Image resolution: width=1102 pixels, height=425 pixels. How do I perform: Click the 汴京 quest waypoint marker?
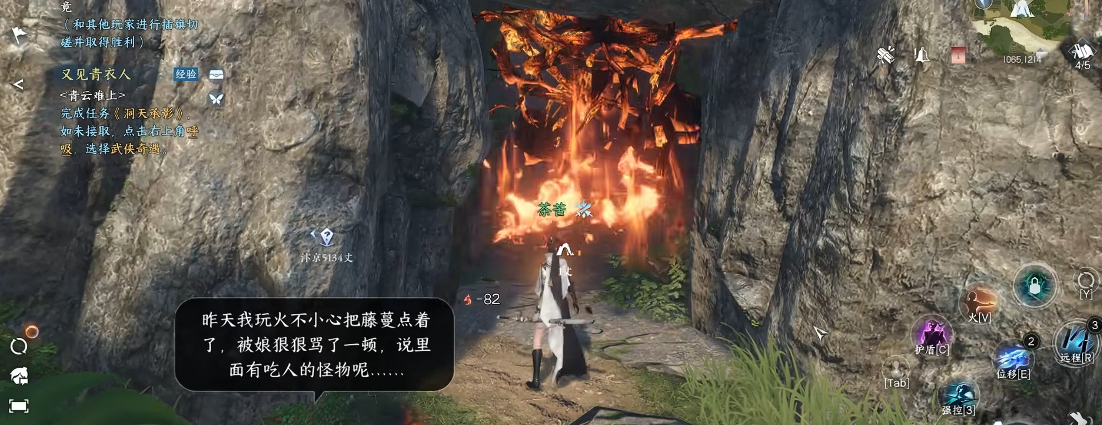[x=325, y=236]
